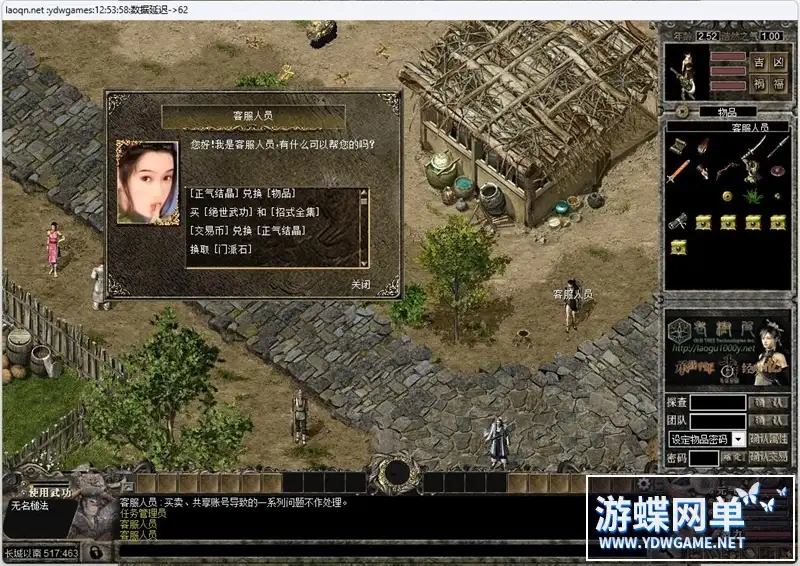This screenshot has height=566, width=800.
Task: Choose 正气结晶 兑换 物品 dialogue option
Action: [243, 193]
